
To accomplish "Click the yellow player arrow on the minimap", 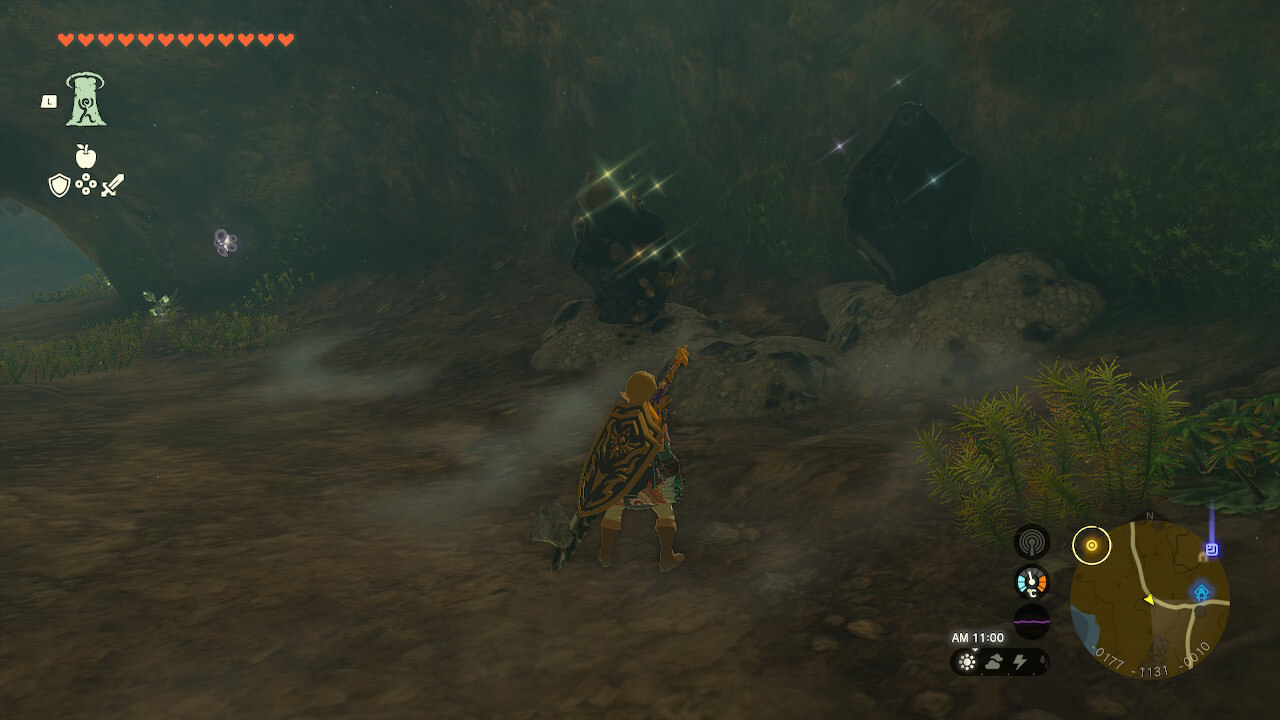I will 1149,599.
